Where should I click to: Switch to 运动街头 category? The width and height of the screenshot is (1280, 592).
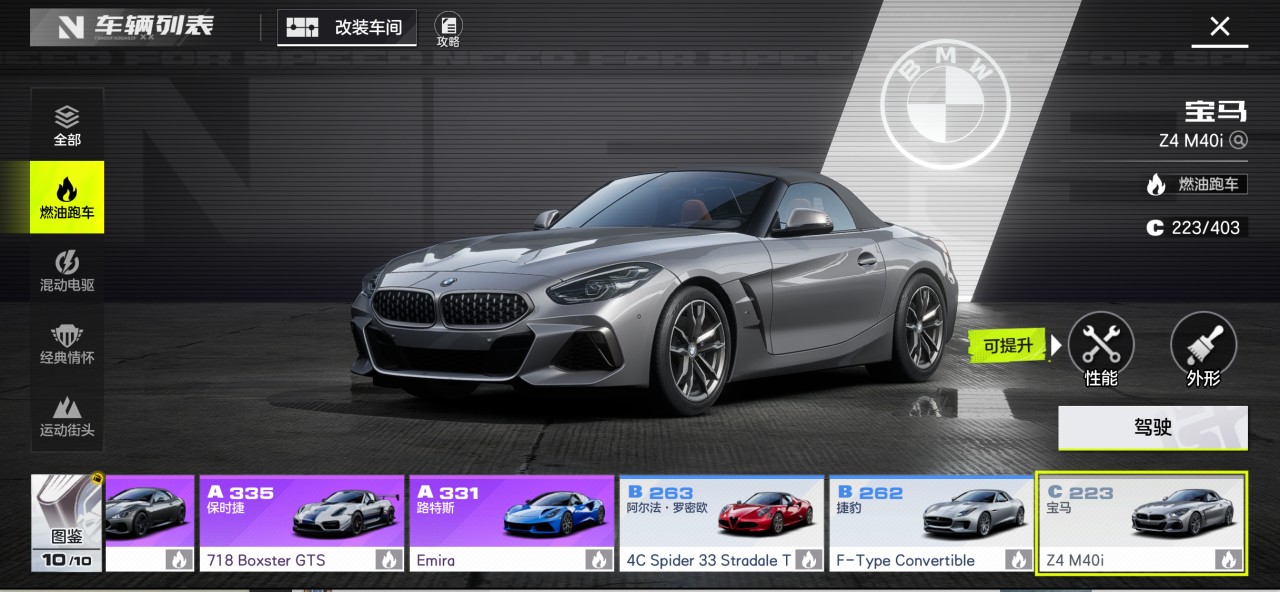[x=67, y=416]
